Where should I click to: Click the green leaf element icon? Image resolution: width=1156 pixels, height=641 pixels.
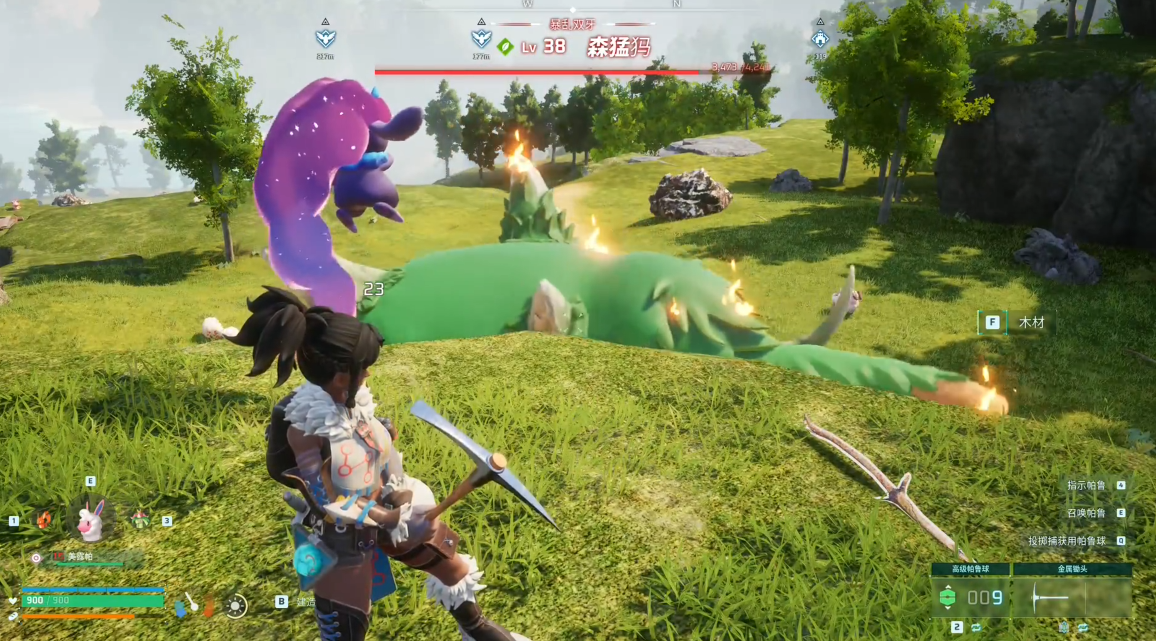click(x=506, y=46)
